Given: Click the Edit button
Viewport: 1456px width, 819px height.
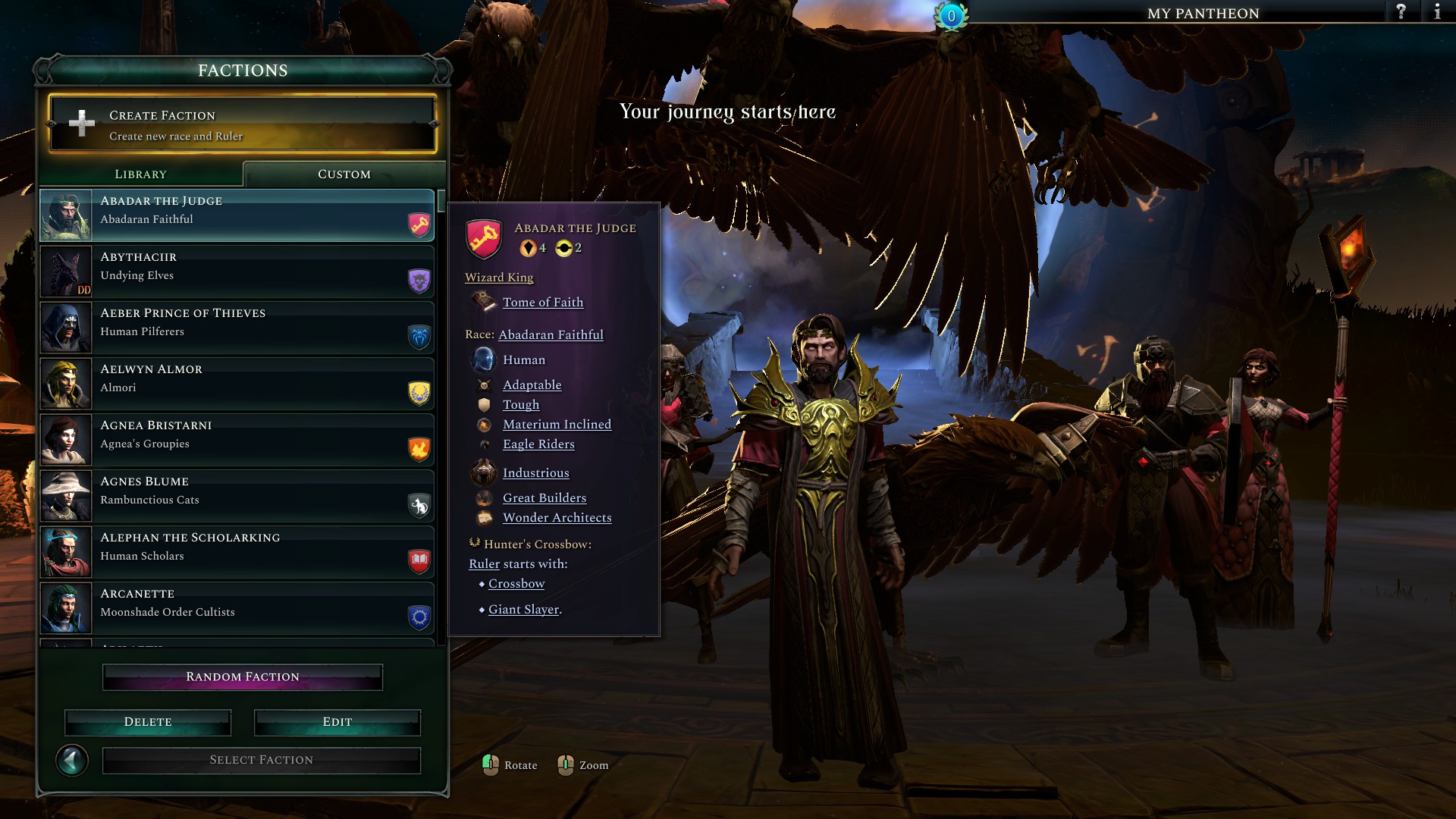Looking at the screenshot, I should pos(337,722).
